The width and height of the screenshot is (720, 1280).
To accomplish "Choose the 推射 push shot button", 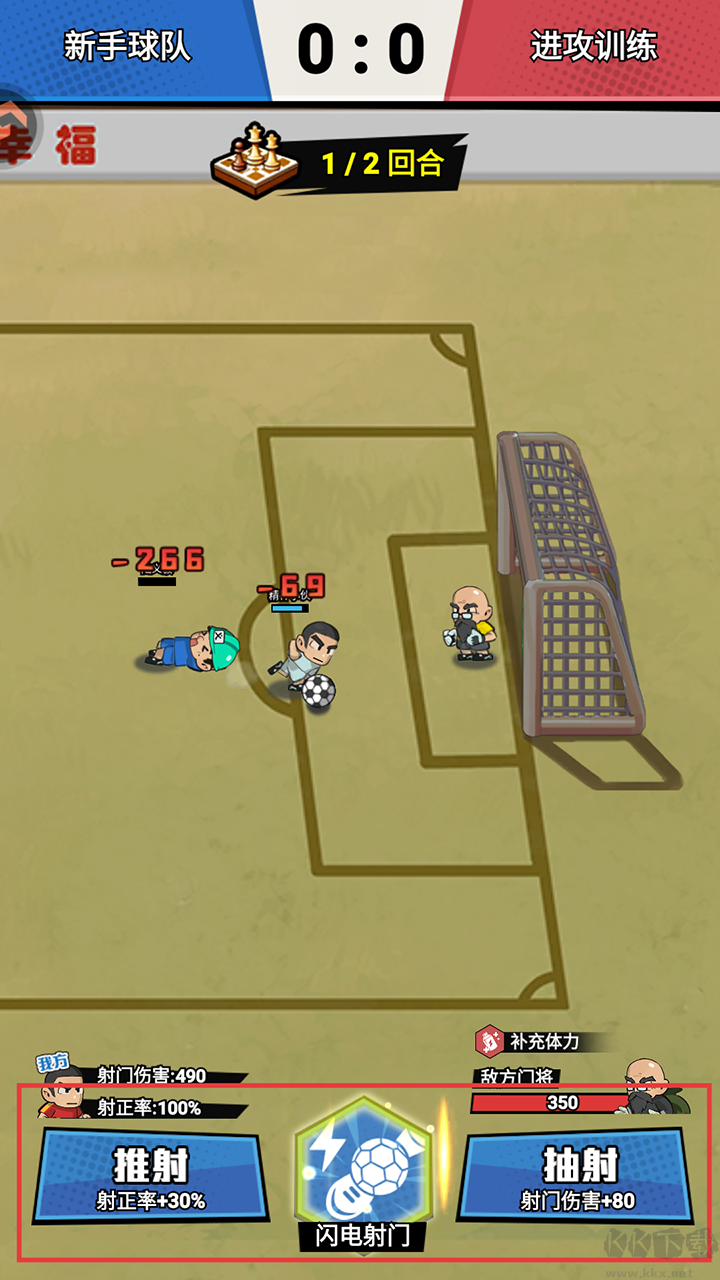I will click(x=150, y=1175).
